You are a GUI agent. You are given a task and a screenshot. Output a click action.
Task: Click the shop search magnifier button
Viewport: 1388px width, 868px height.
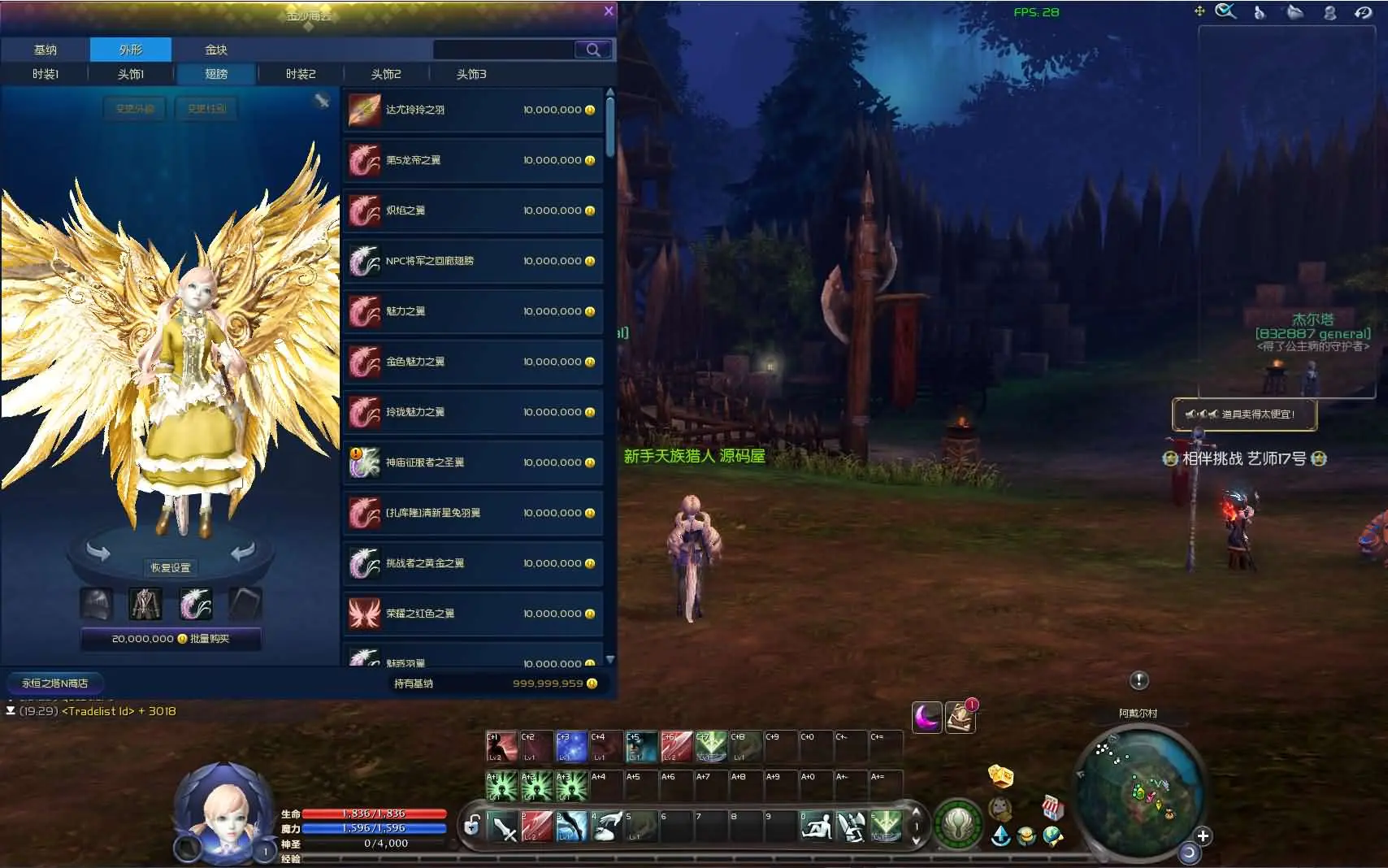click(x=593, y=50)
